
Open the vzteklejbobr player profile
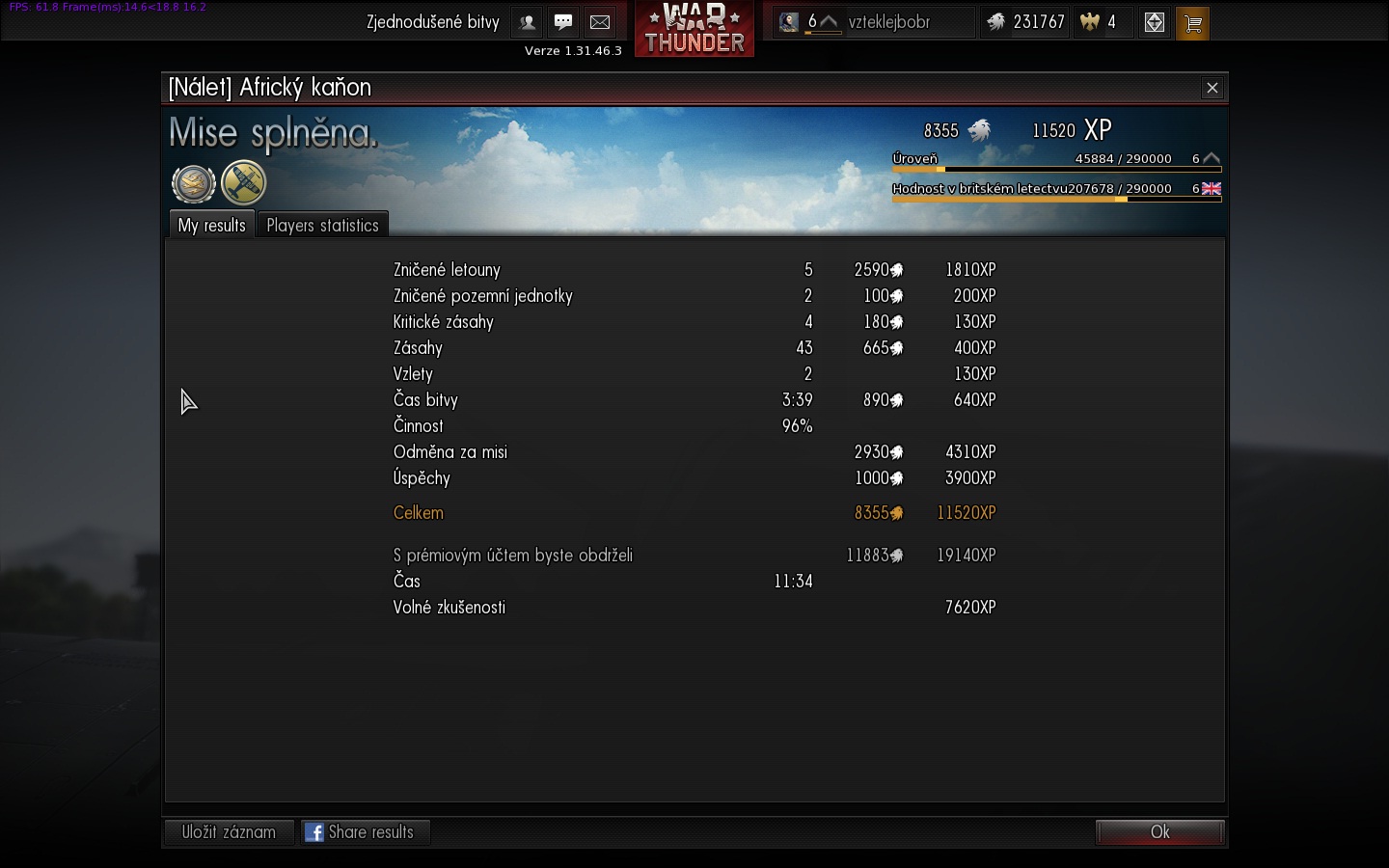pyautogui.click(x=887, y=22)
